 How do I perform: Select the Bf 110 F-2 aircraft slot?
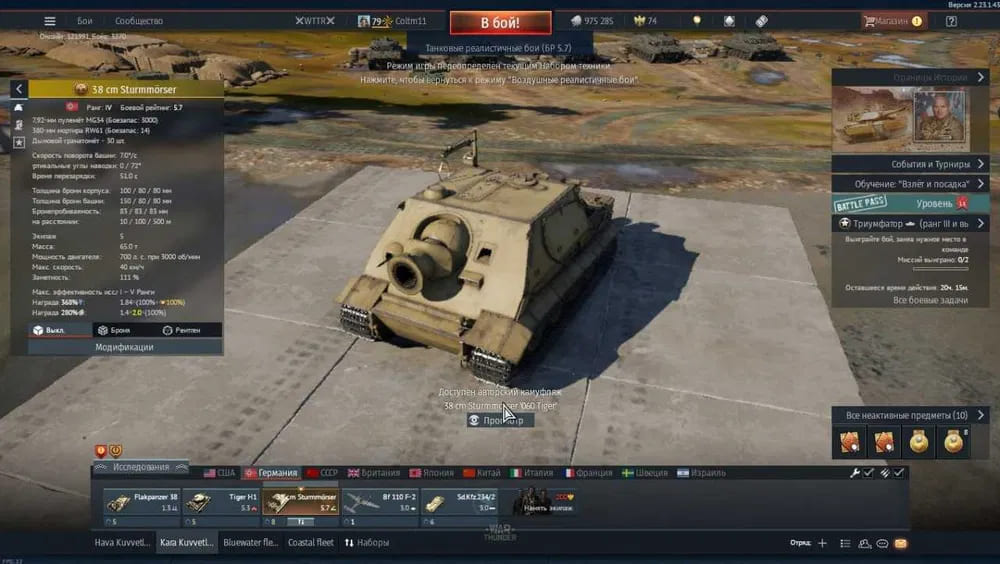tap(378, 502)
